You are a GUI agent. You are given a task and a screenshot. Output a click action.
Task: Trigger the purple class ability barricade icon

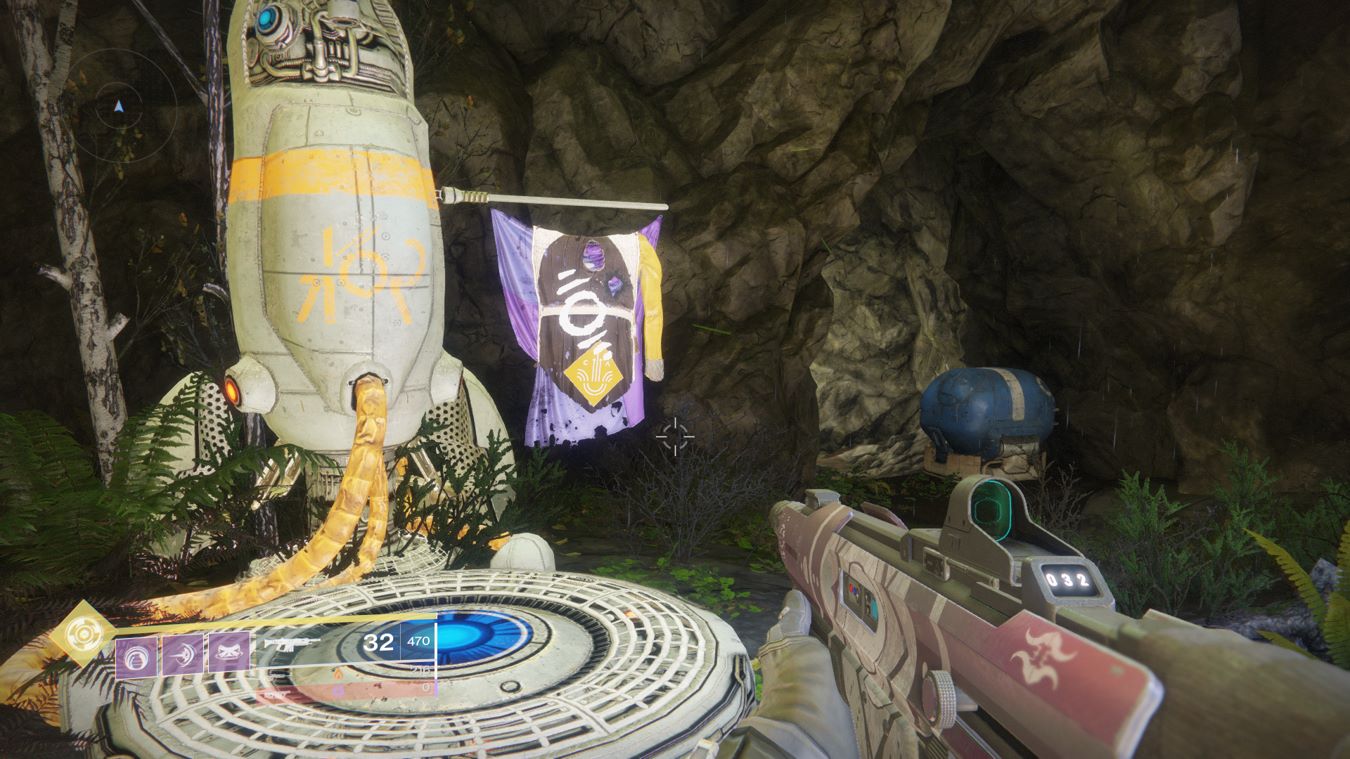click(229, 656)
